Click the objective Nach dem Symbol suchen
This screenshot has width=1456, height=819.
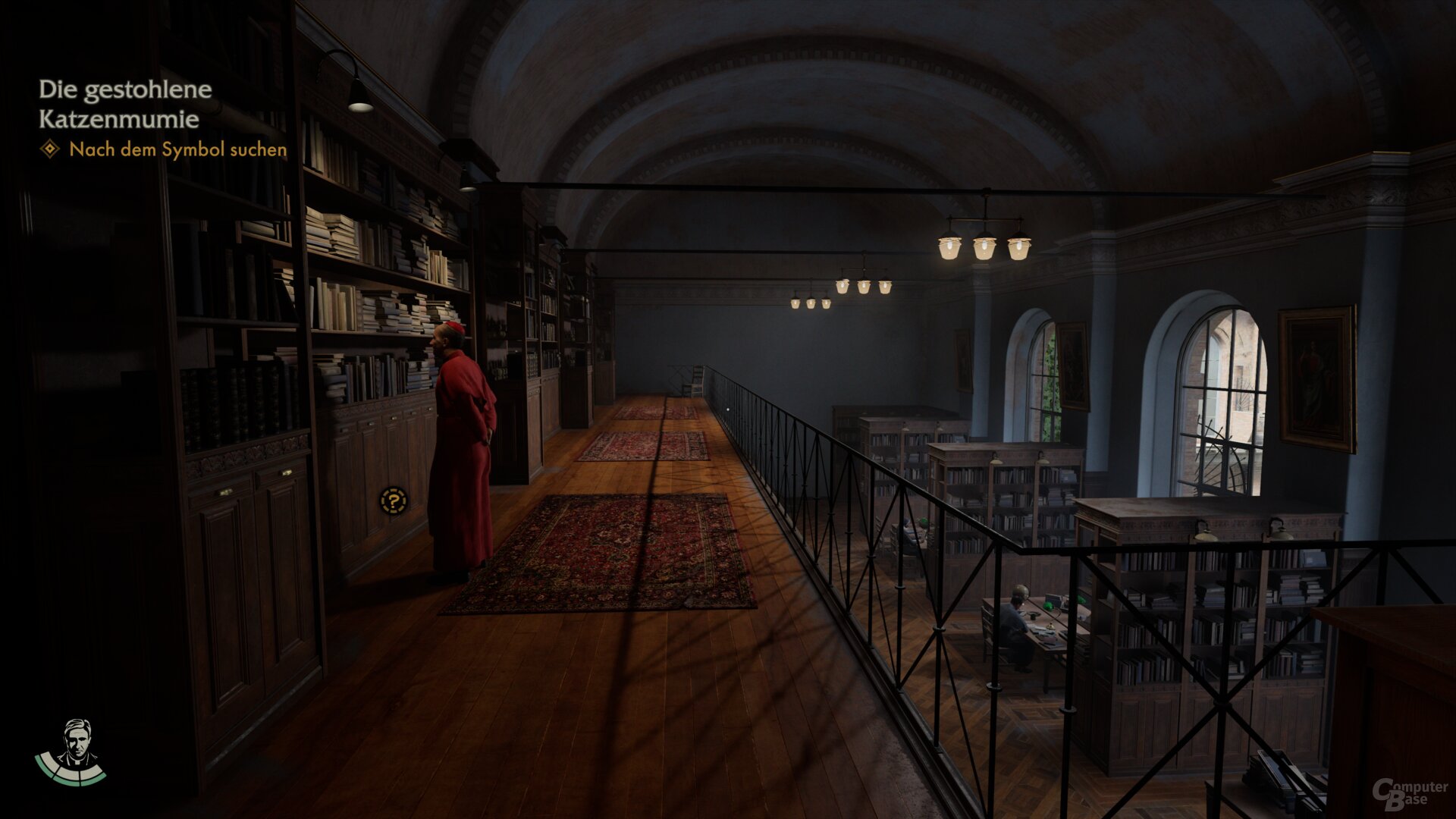pos(177,149)
